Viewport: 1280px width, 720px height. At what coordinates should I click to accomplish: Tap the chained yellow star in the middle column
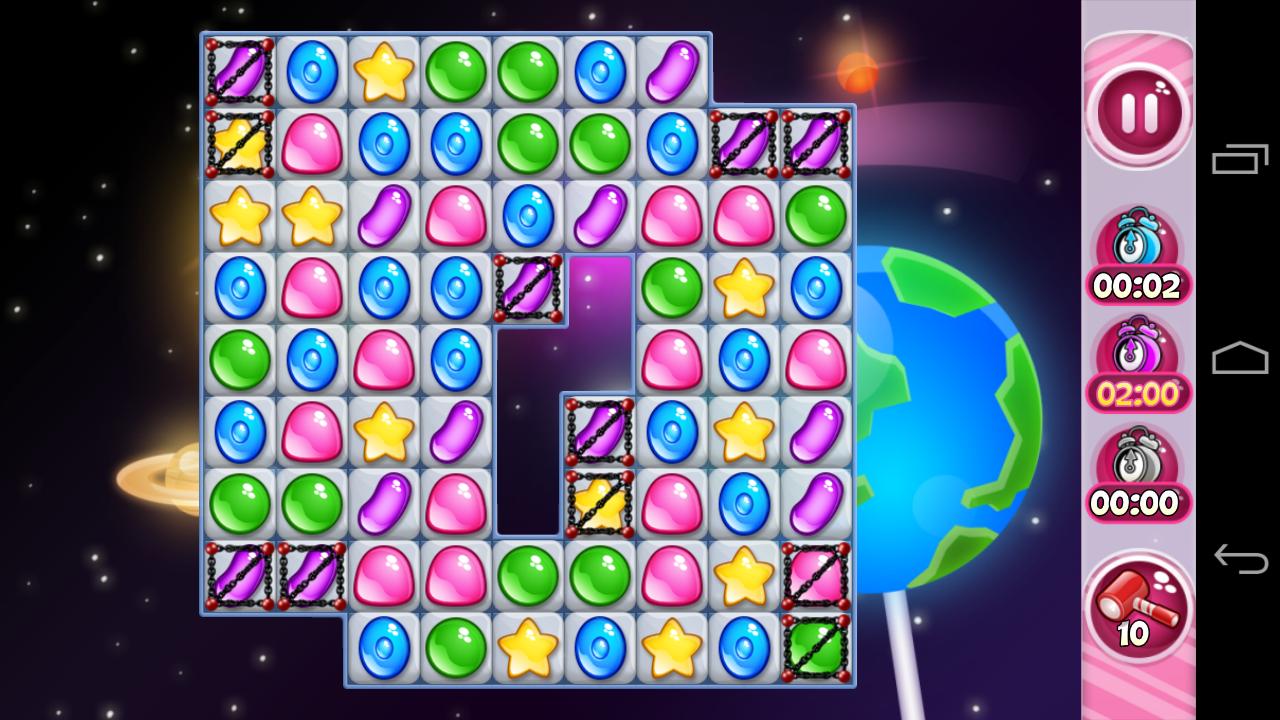(598, 505)
